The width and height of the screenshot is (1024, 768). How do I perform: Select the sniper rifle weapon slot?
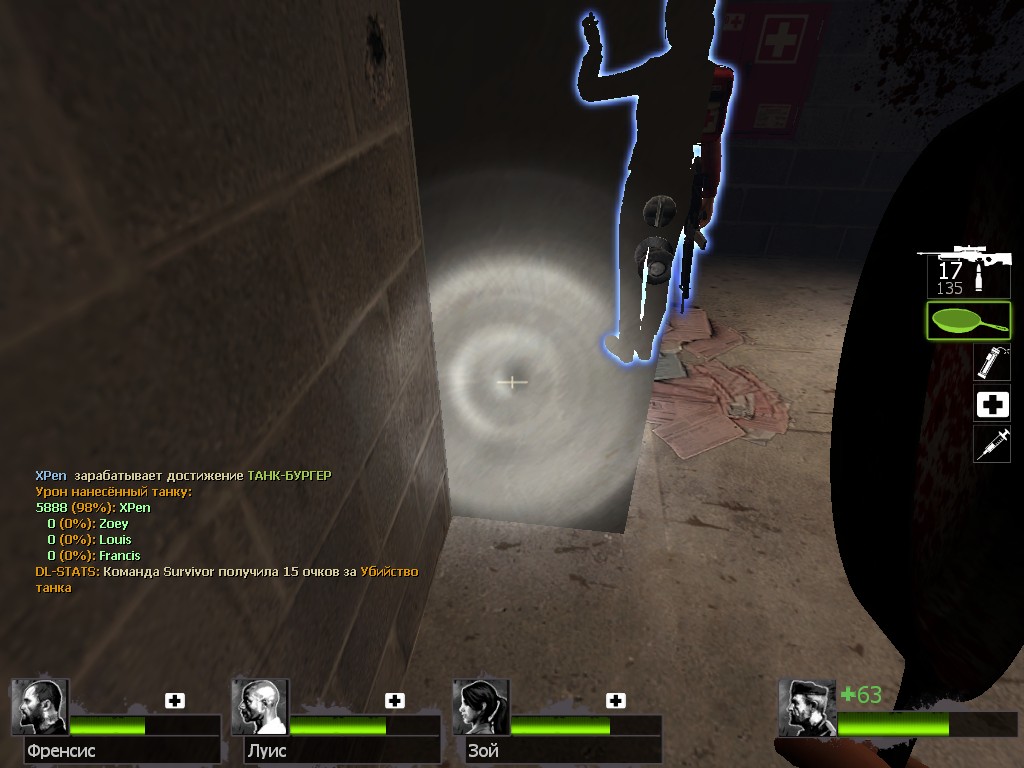[x=965, y=268]
